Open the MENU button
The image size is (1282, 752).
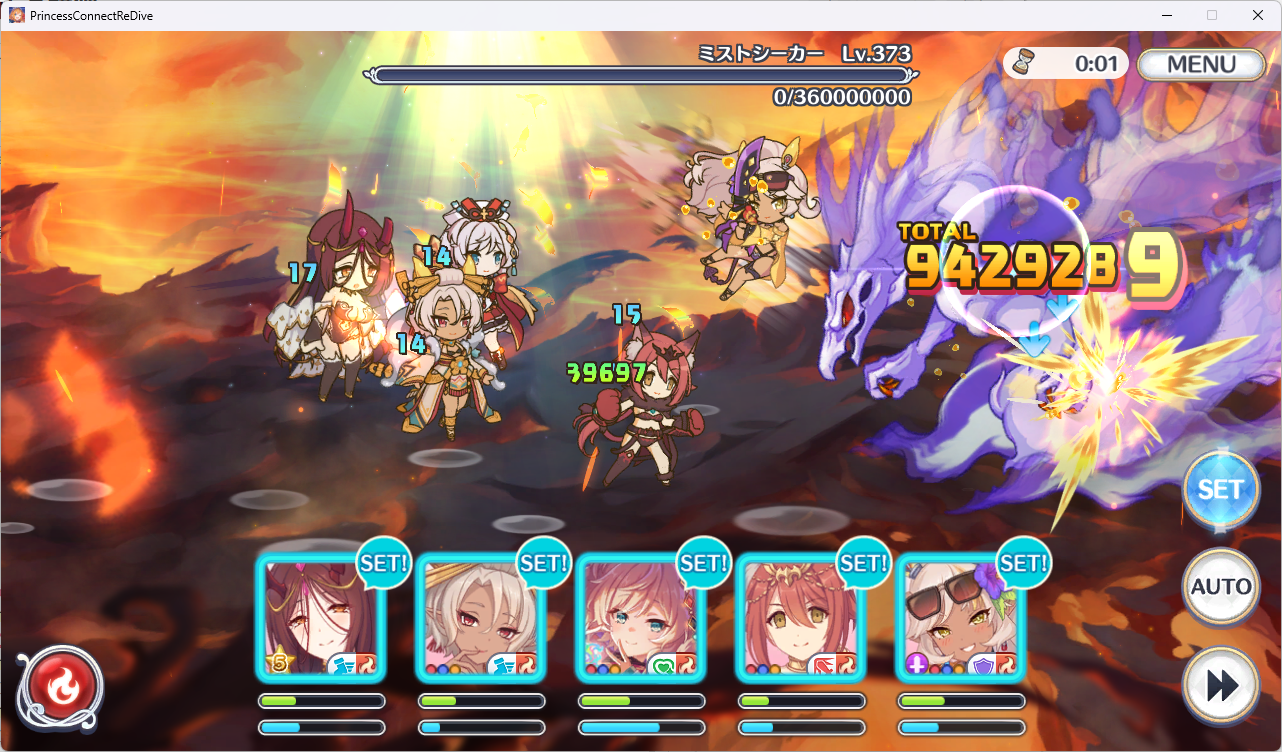click(1201, 65)
